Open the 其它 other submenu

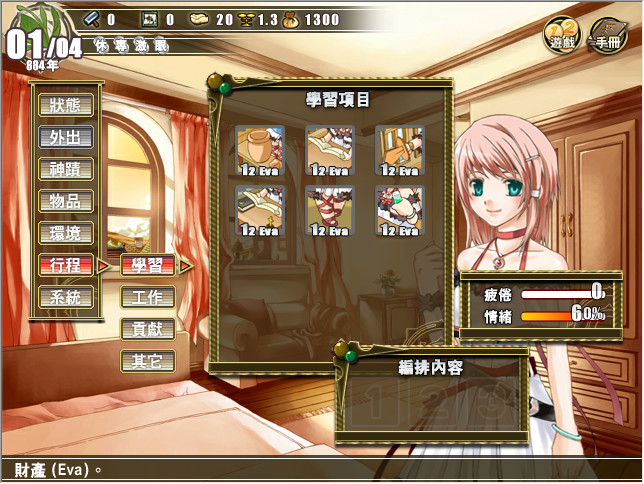point(147,361)
